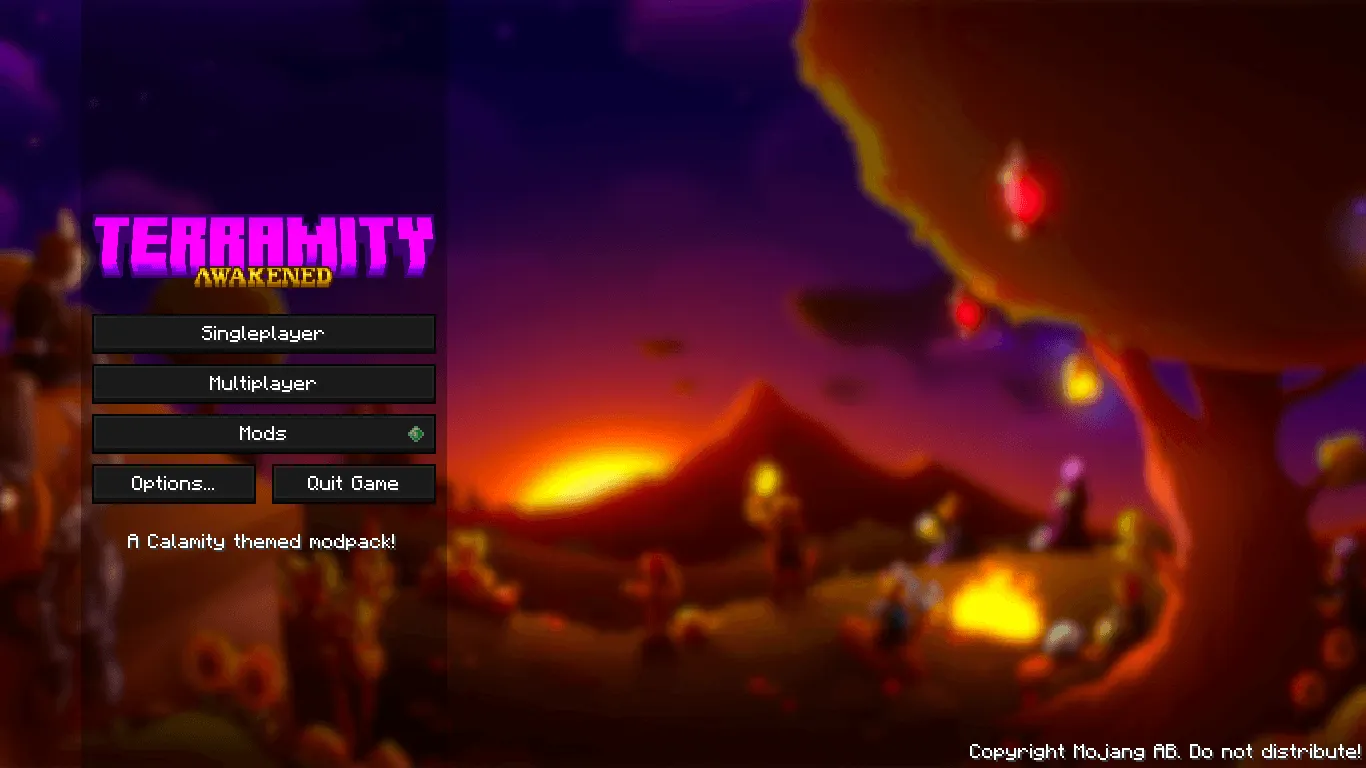Viewport: 1366px width, 768px height.
Task: Exit Minecraft with Quit Game
Action: coord(353,483)
